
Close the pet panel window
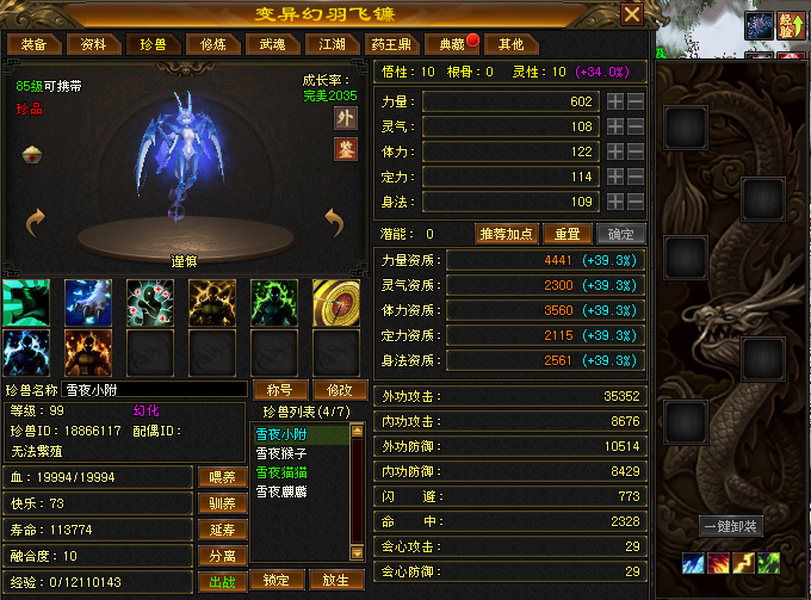point(632,15)
